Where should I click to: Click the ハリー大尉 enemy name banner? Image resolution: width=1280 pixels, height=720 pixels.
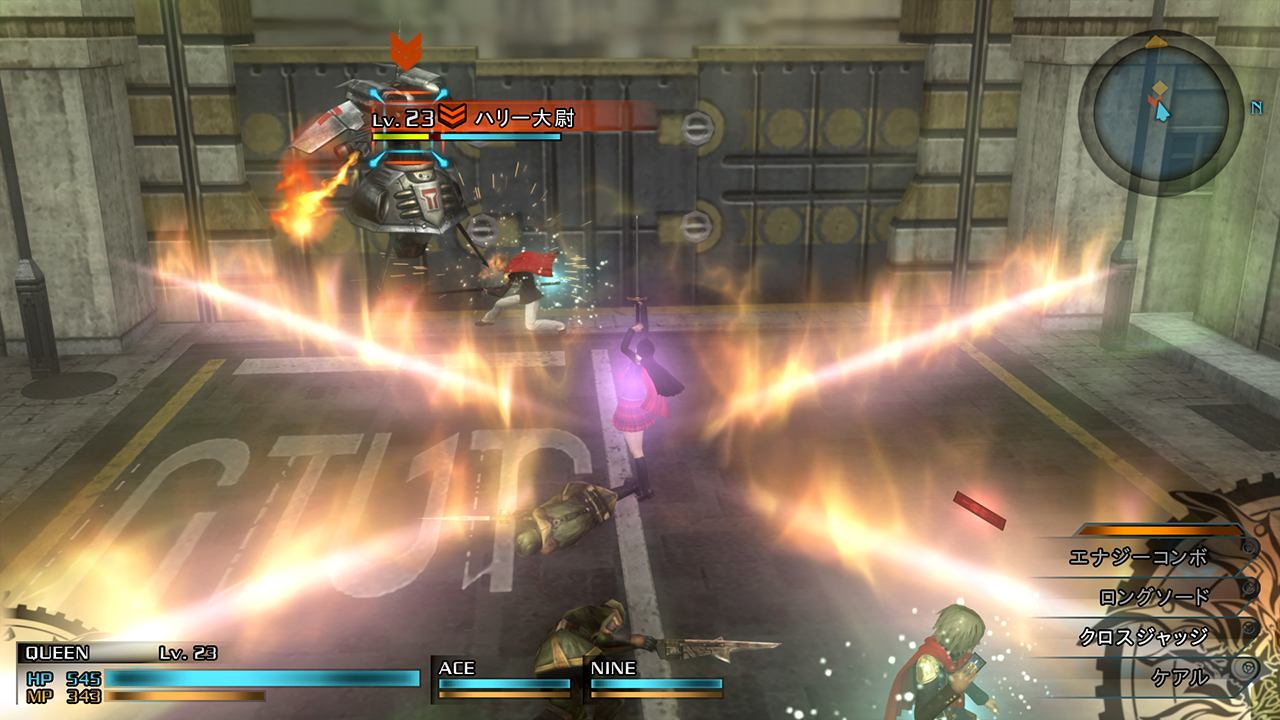(525, 117)
